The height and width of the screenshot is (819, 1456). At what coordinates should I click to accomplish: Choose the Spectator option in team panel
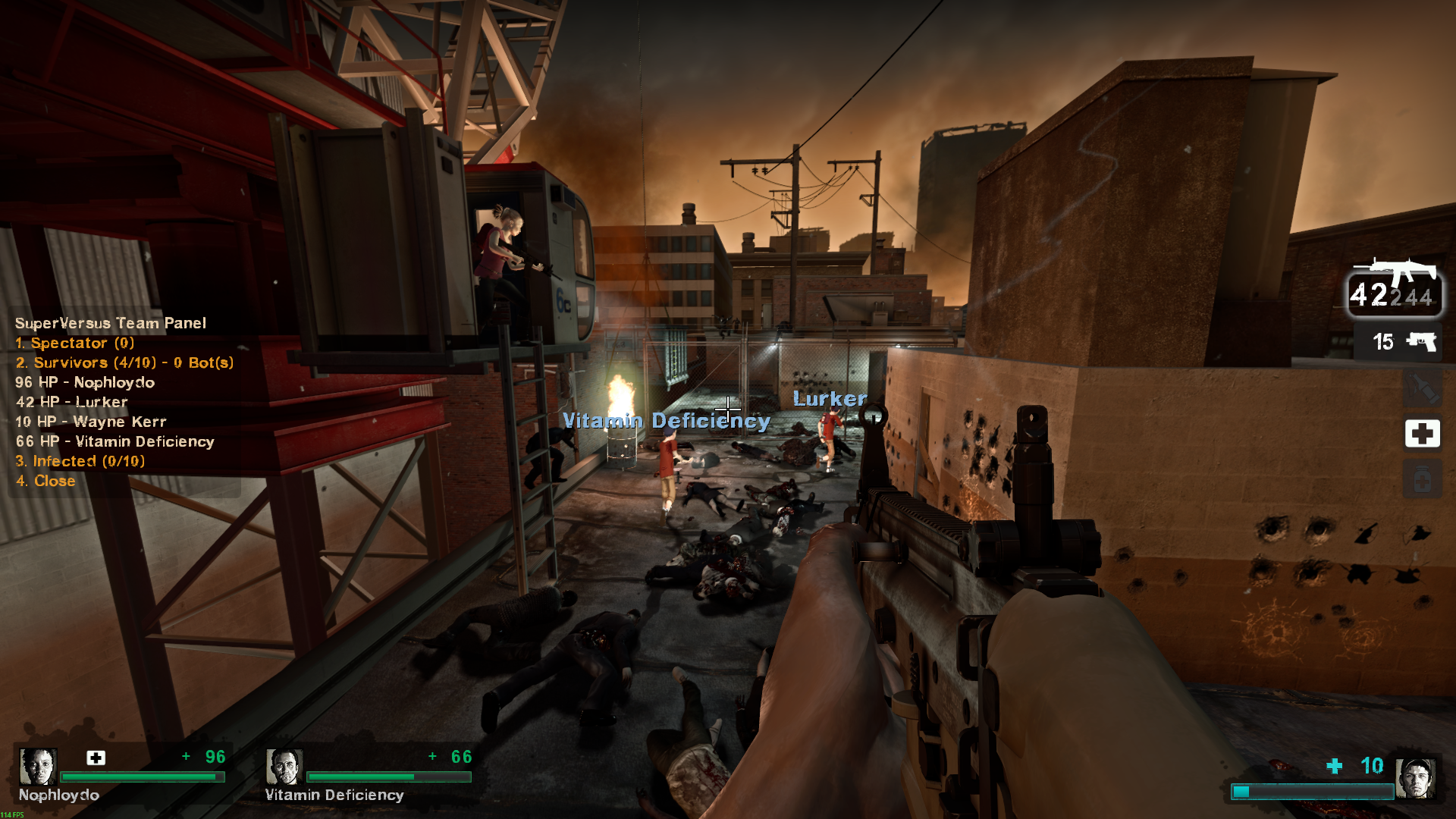coord(74,343)
